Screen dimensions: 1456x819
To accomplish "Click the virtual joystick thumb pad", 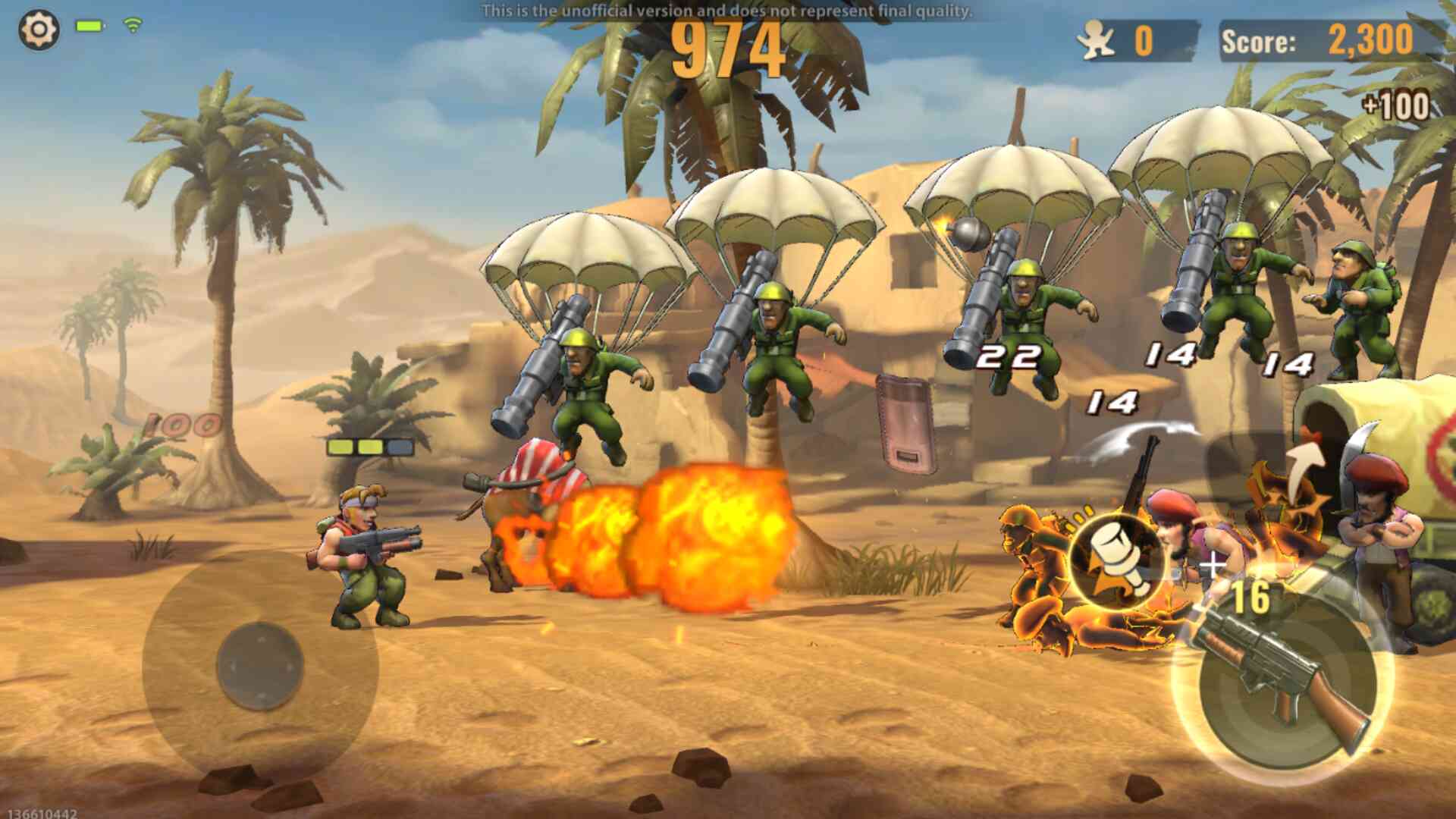I will click(260, 667).
